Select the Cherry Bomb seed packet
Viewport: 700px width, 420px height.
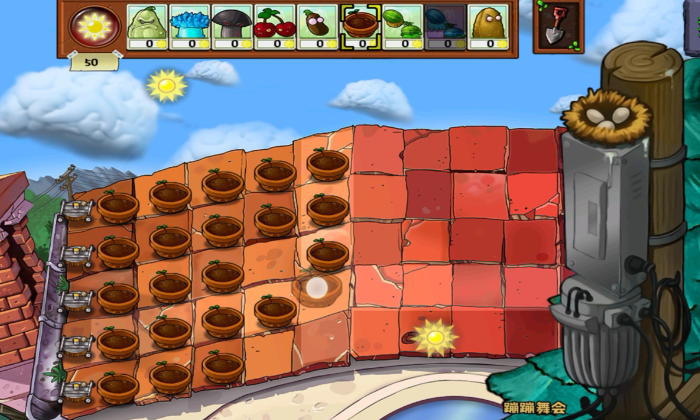[x=275, y=26]
